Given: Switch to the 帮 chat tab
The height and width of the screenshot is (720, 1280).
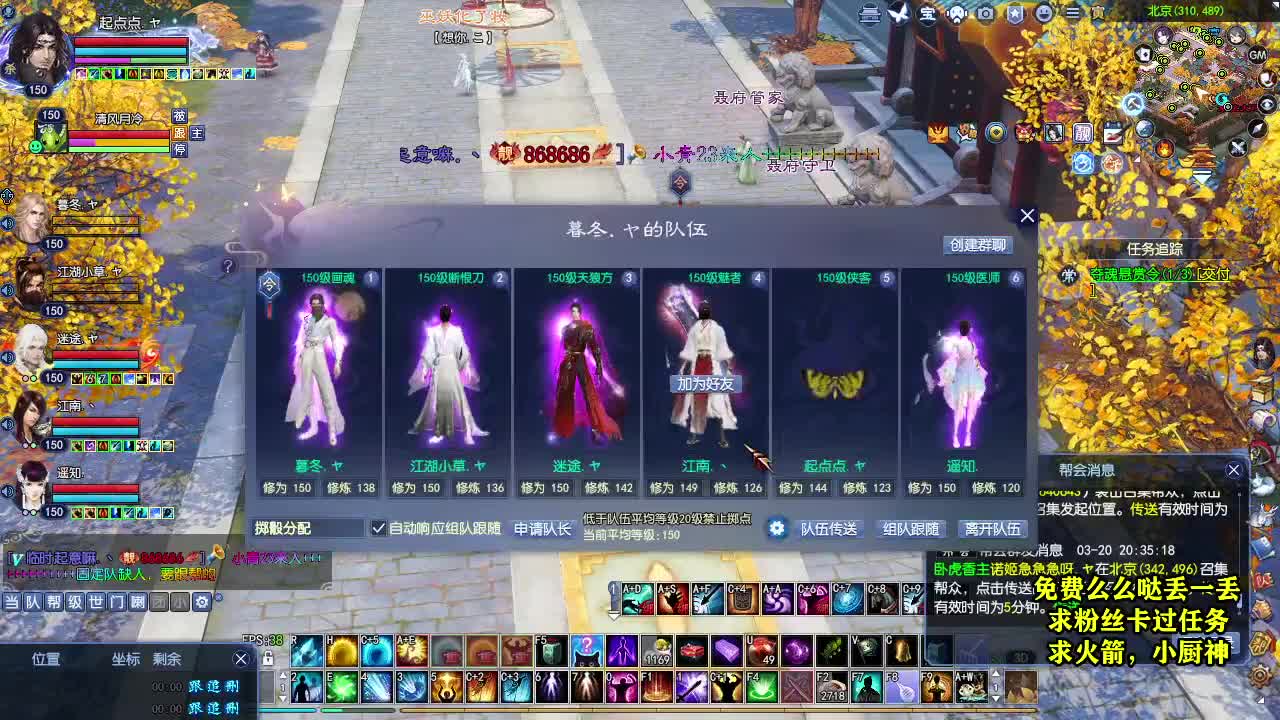Looking at the screenshot, I should click(55, 602).
